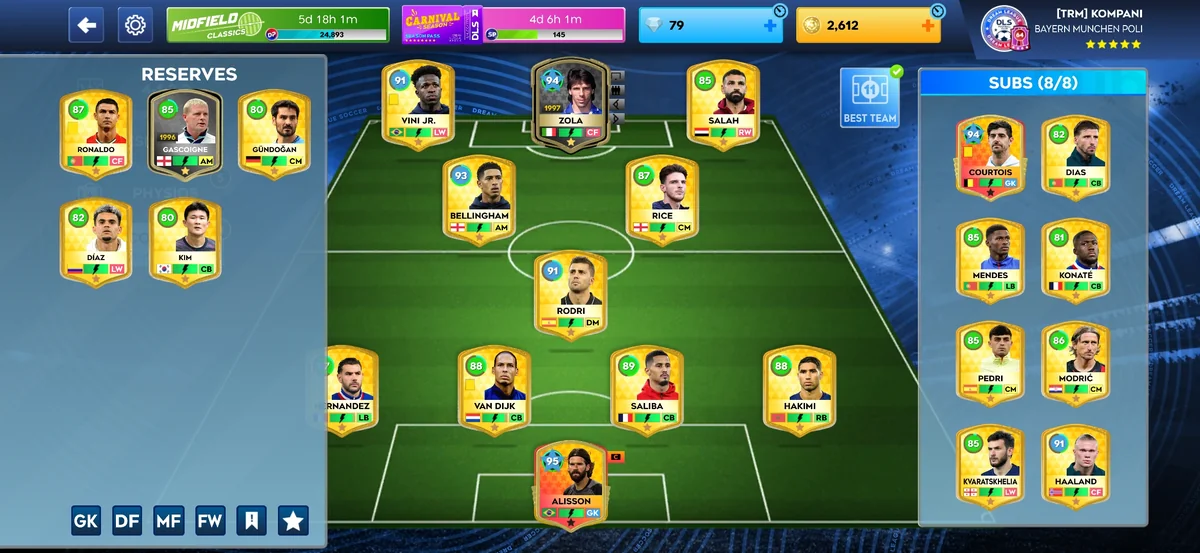Open the gear settings menu
The width and height of the screenshot is (1200, 553).
tap(136, 25)
